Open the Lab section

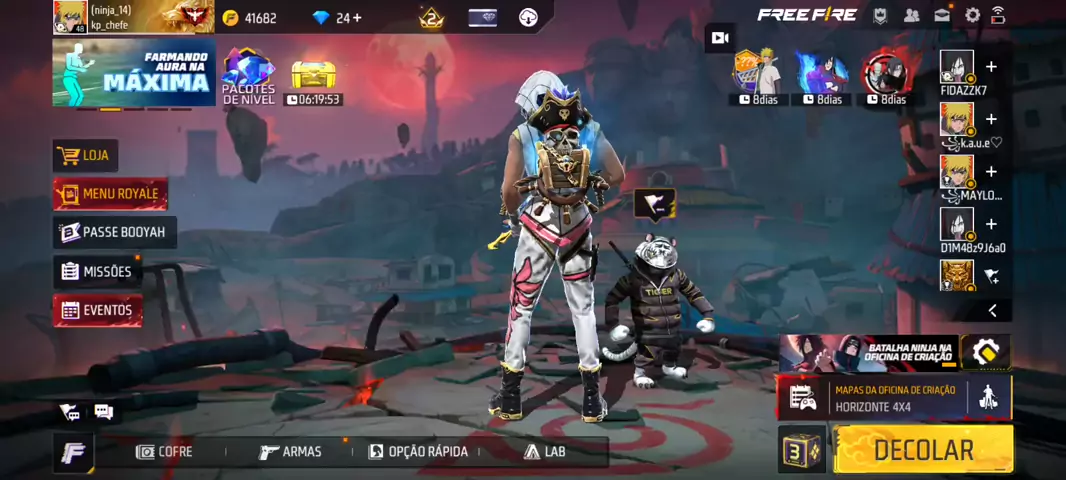click(545, 452)
